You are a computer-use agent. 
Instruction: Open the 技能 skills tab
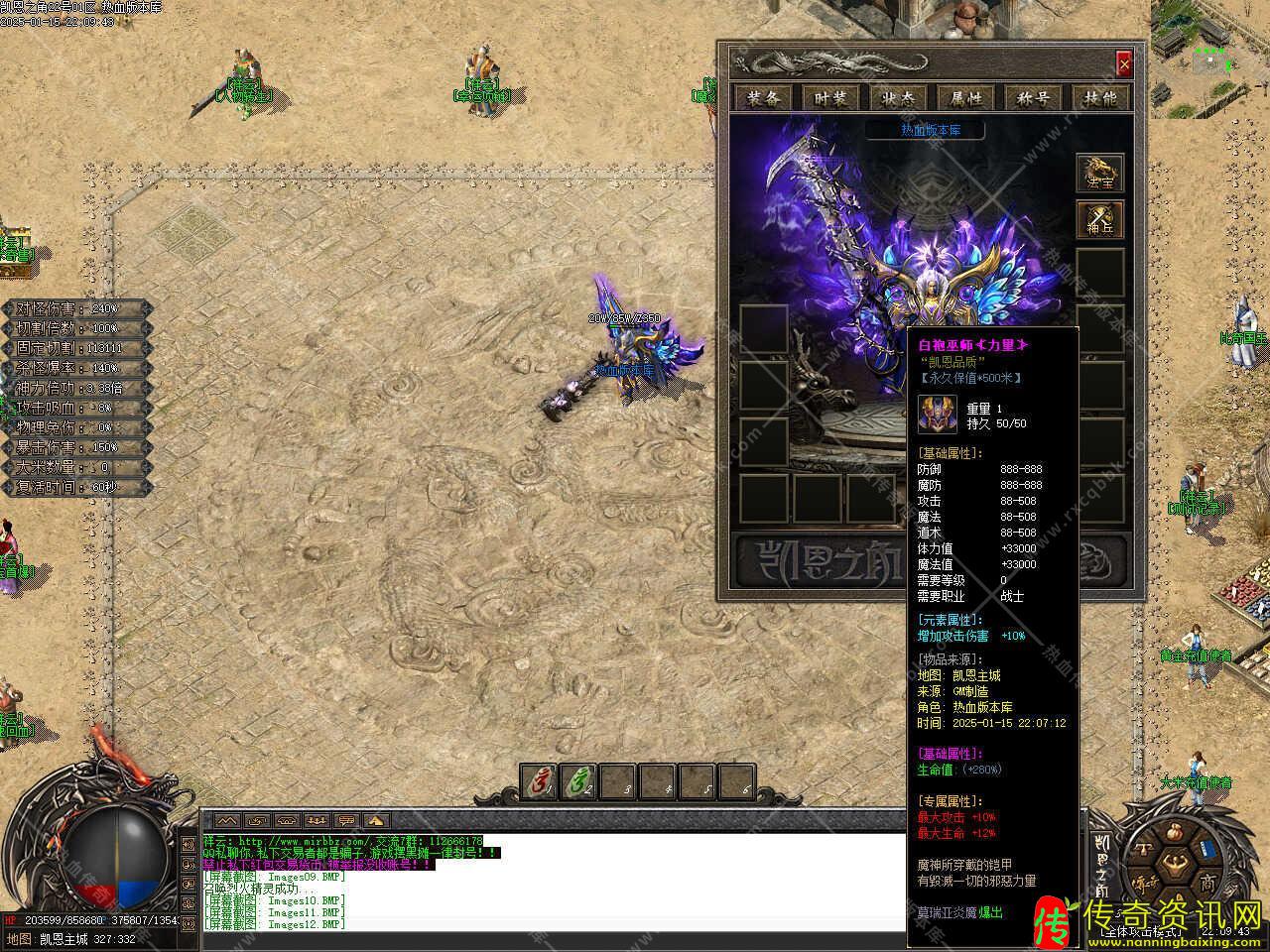tap(1100, 97)
